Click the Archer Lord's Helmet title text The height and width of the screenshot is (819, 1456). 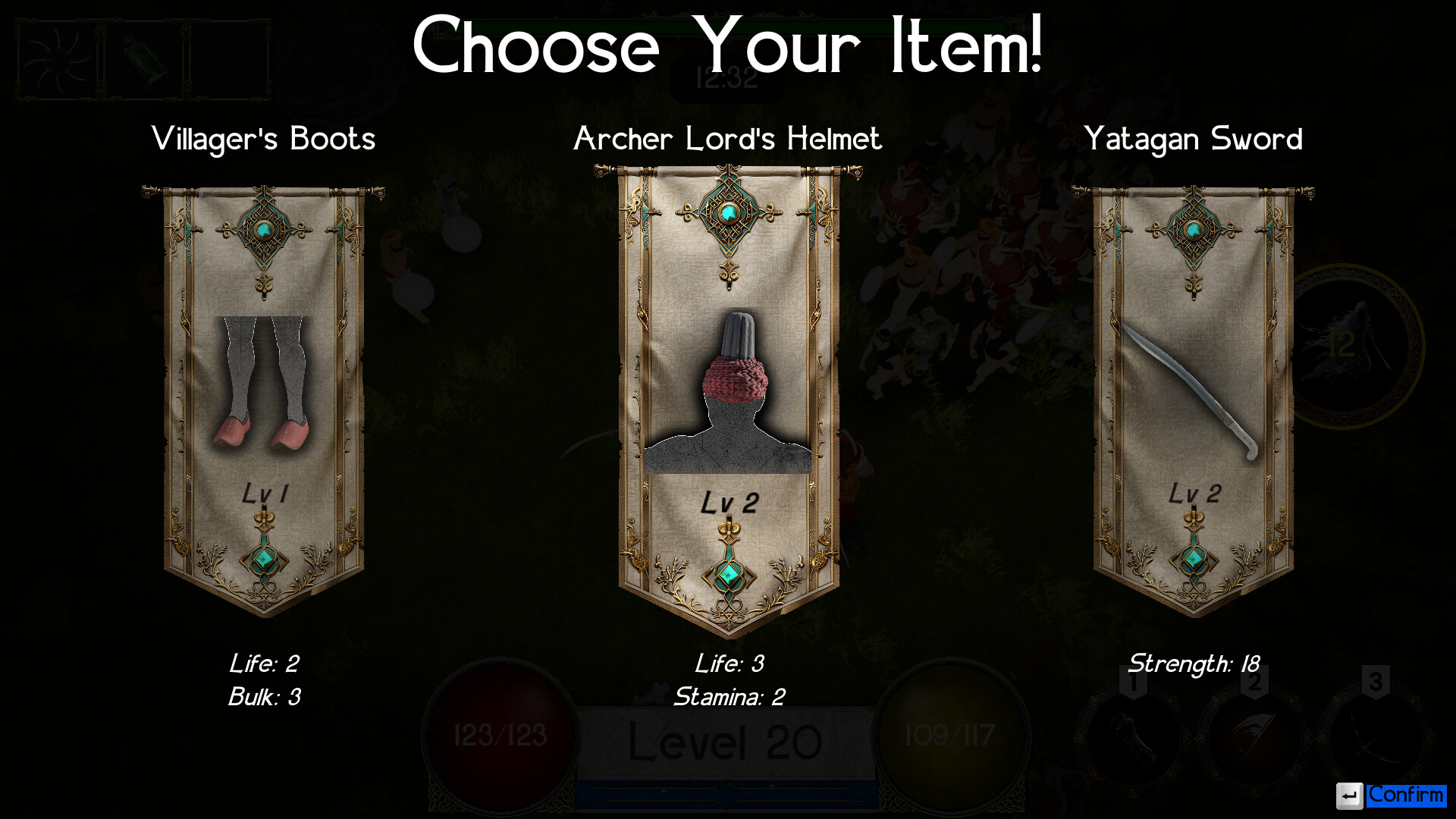[728, 139]
